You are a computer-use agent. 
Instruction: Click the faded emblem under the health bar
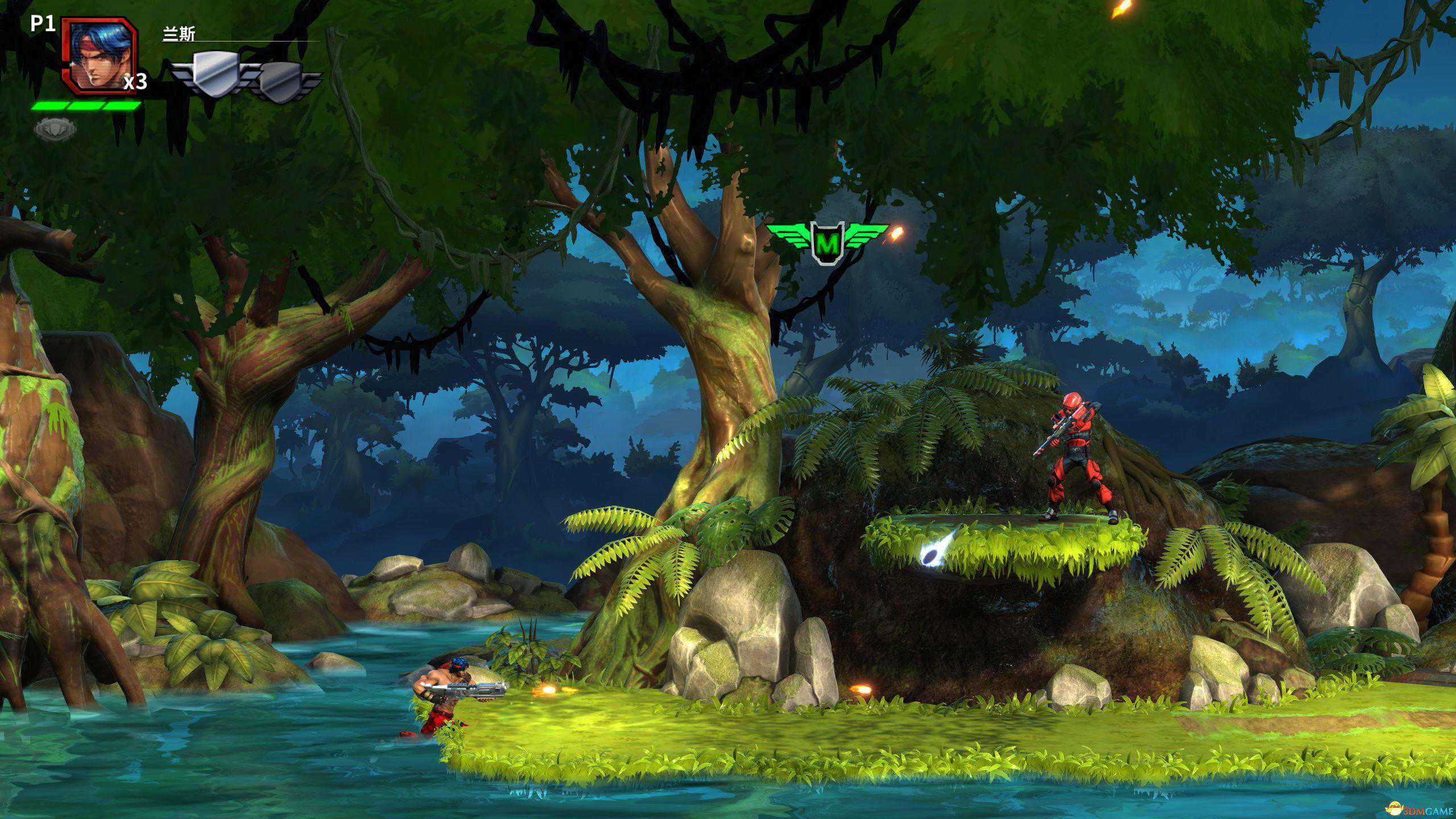[x=55, y=130]
